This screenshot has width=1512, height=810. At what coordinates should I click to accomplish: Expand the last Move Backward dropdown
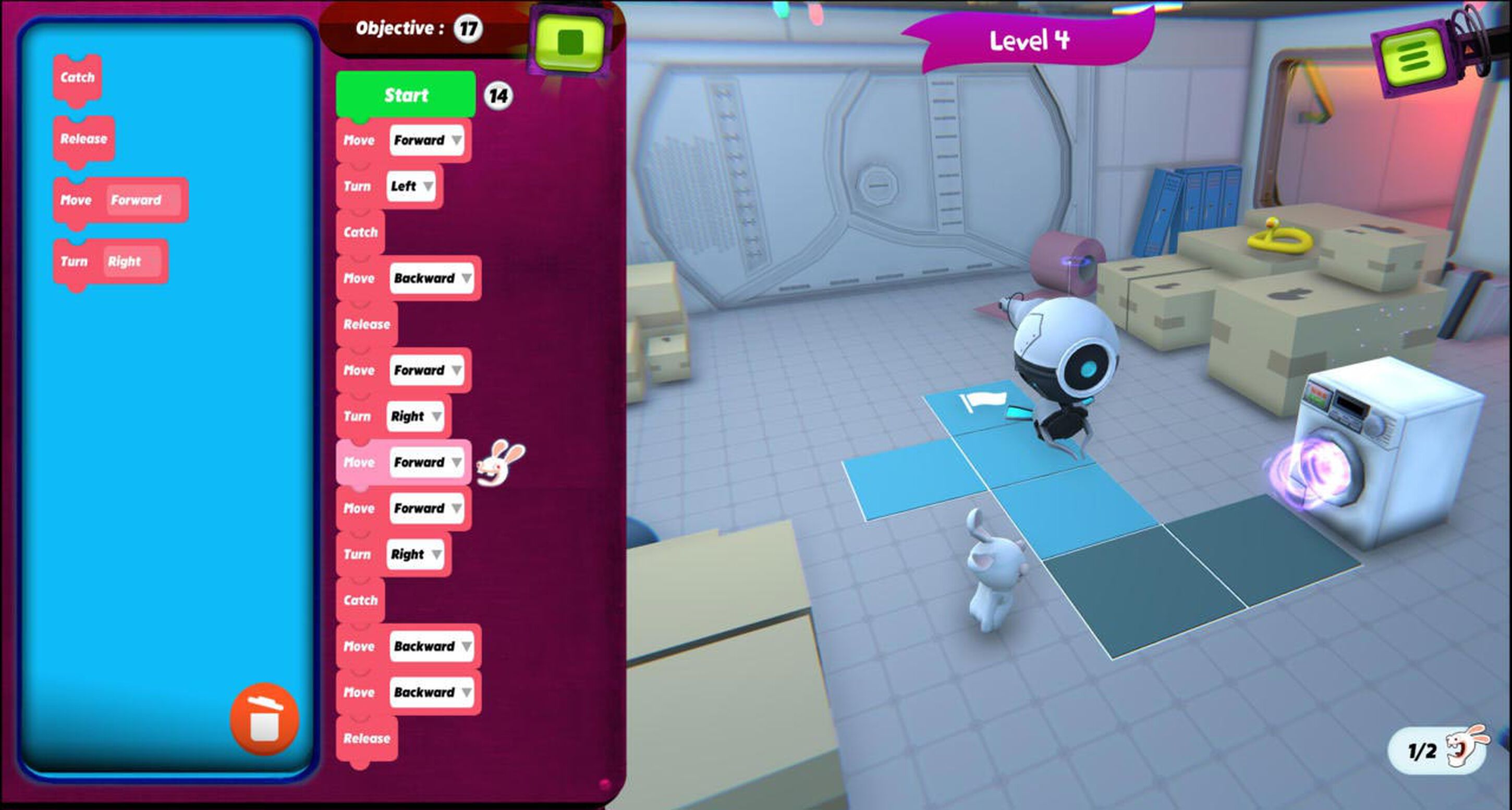pos(467,692)
